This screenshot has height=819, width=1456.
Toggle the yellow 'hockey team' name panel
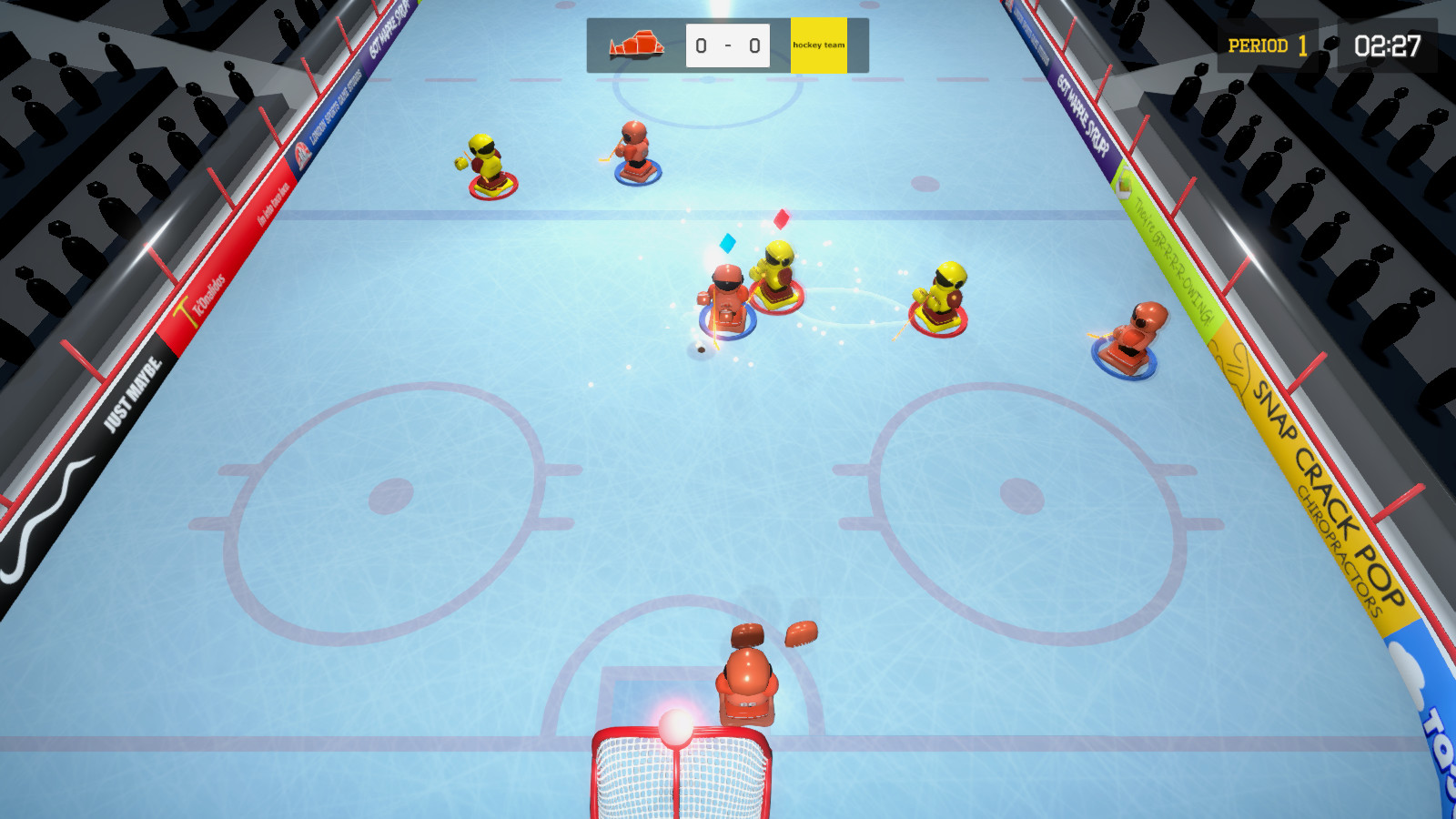[x=820, y=43]
